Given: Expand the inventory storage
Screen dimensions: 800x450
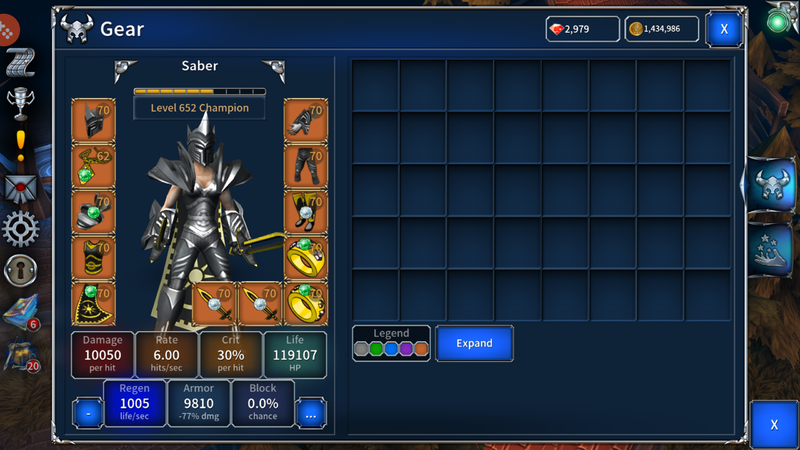Looking at the screenshot, I should pyautogui.click(x=474, y=343).
